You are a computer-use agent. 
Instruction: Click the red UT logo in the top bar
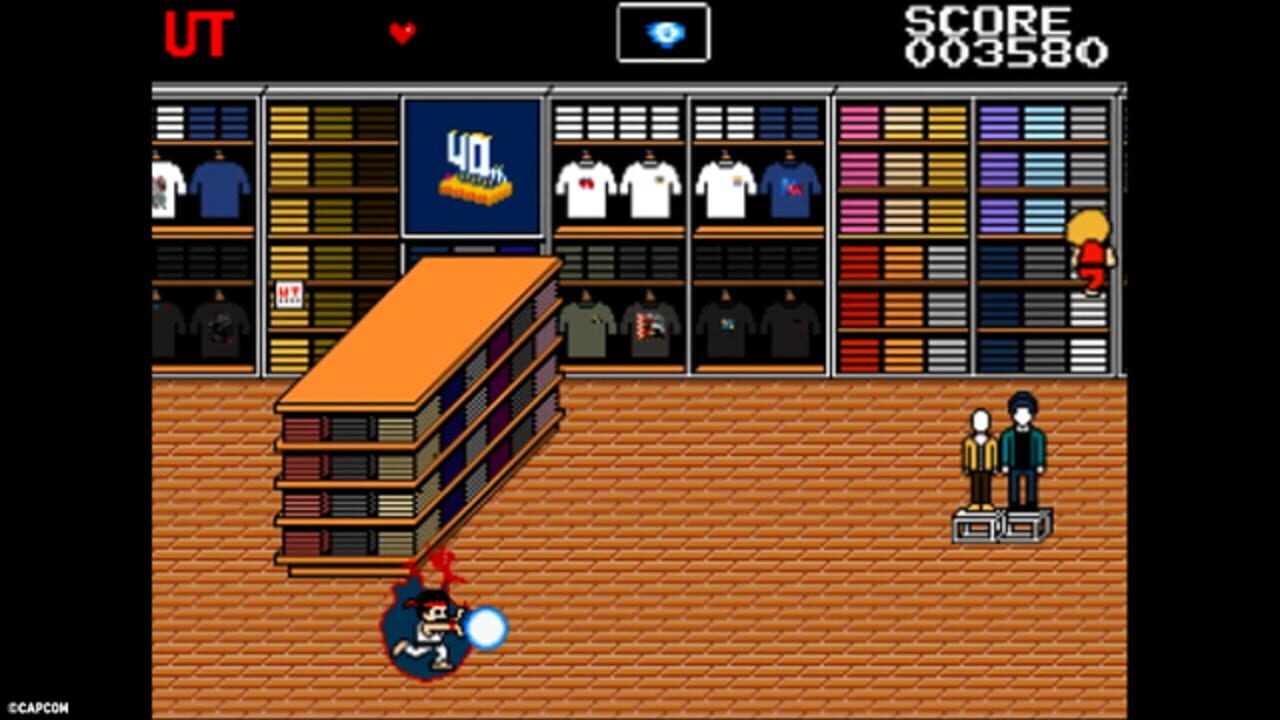pos(200,37)
